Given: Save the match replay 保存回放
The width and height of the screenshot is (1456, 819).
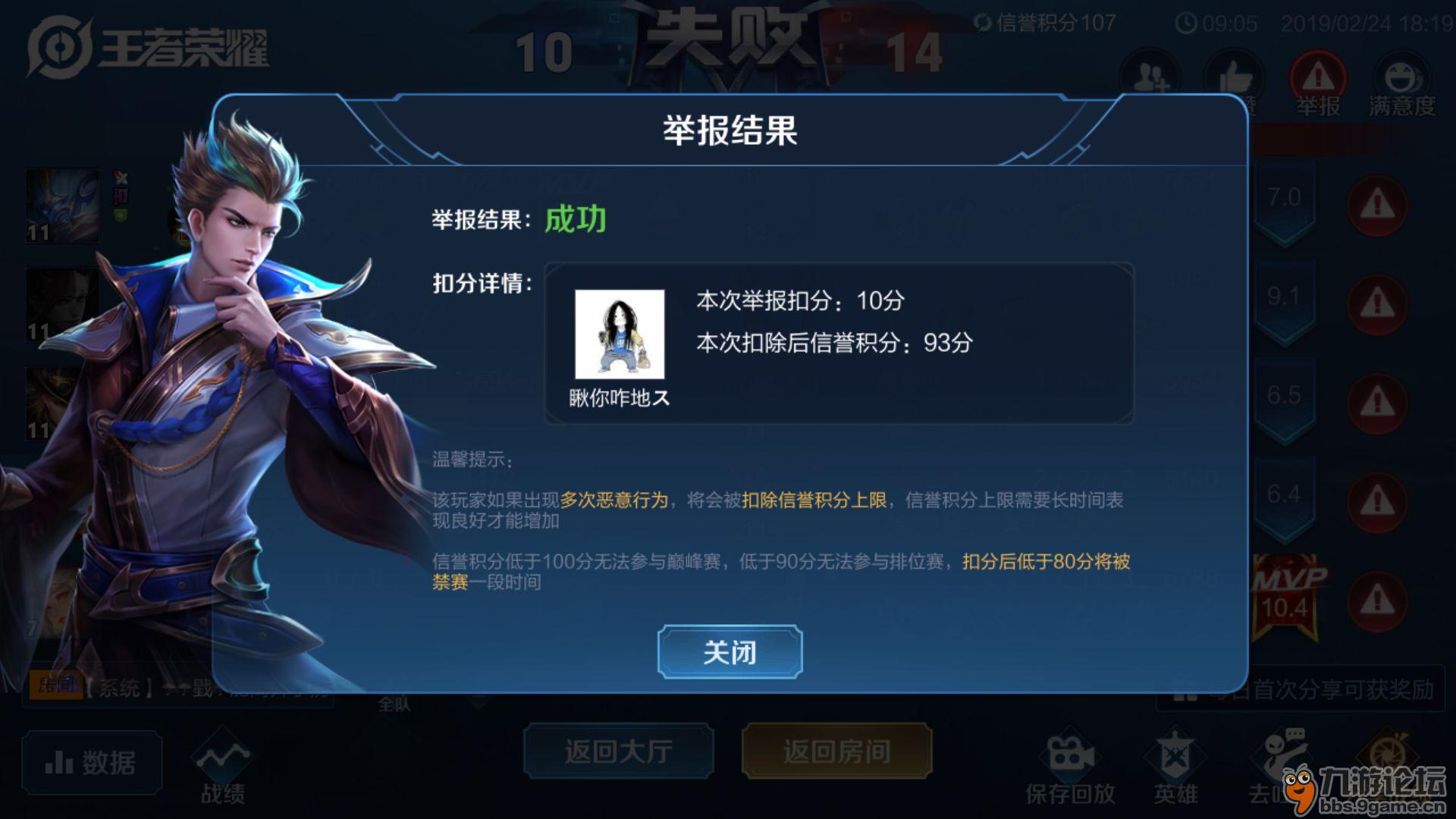Looking at the screenshot, I should pyautogui.click(x=1070, y=766).
